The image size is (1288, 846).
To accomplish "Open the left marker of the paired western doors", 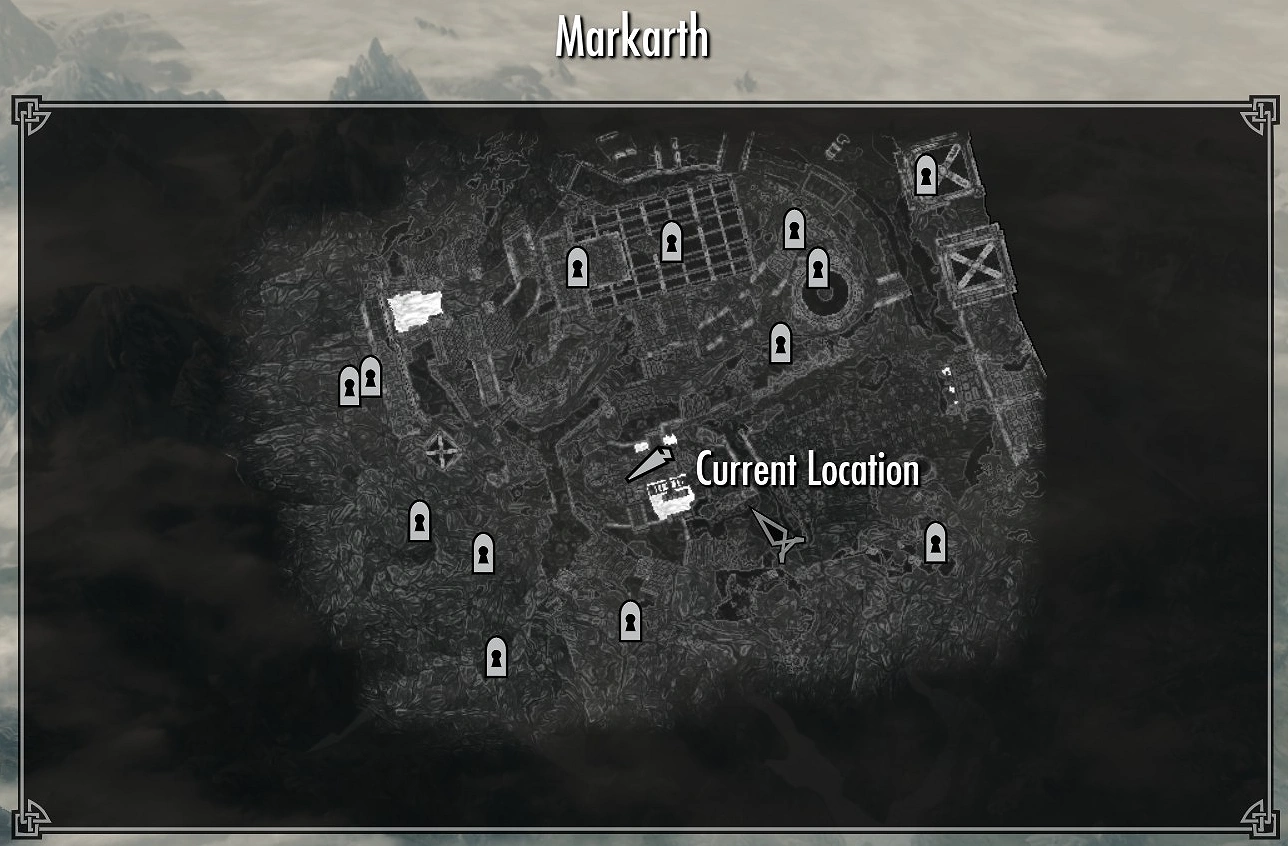I will [348, 384].
